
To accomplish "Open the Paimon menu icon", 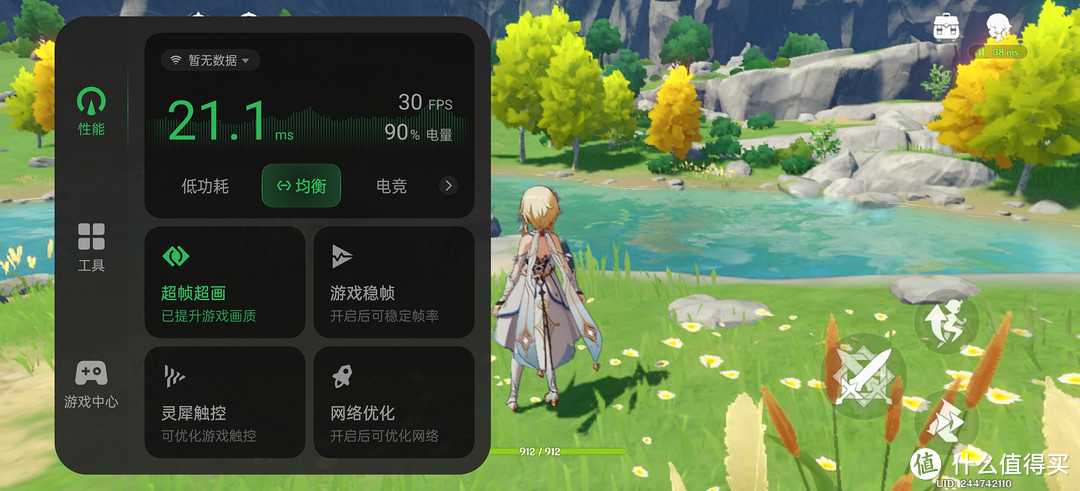I will pyautogui.click(x=996, y=26).
